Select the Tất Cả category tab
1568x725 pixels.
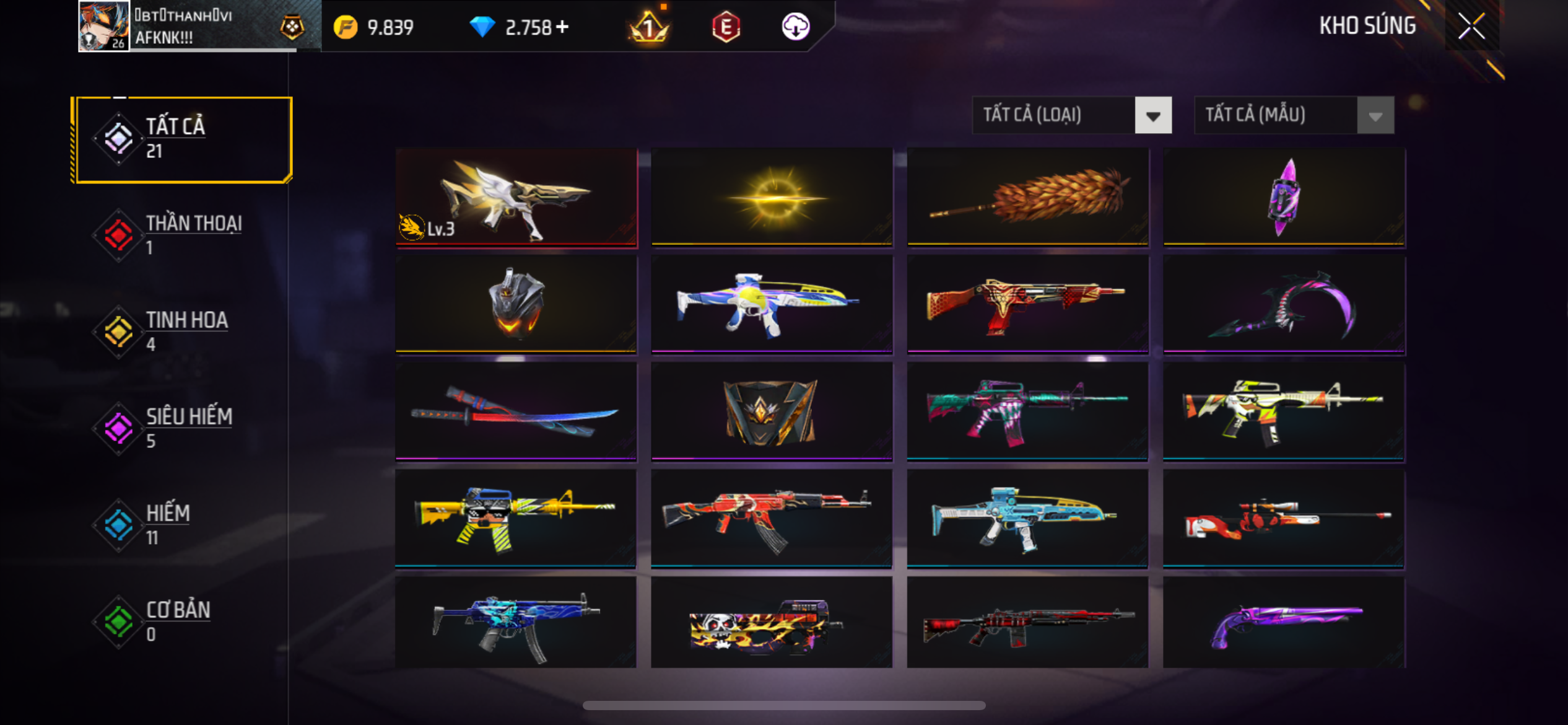coord(181,139)
